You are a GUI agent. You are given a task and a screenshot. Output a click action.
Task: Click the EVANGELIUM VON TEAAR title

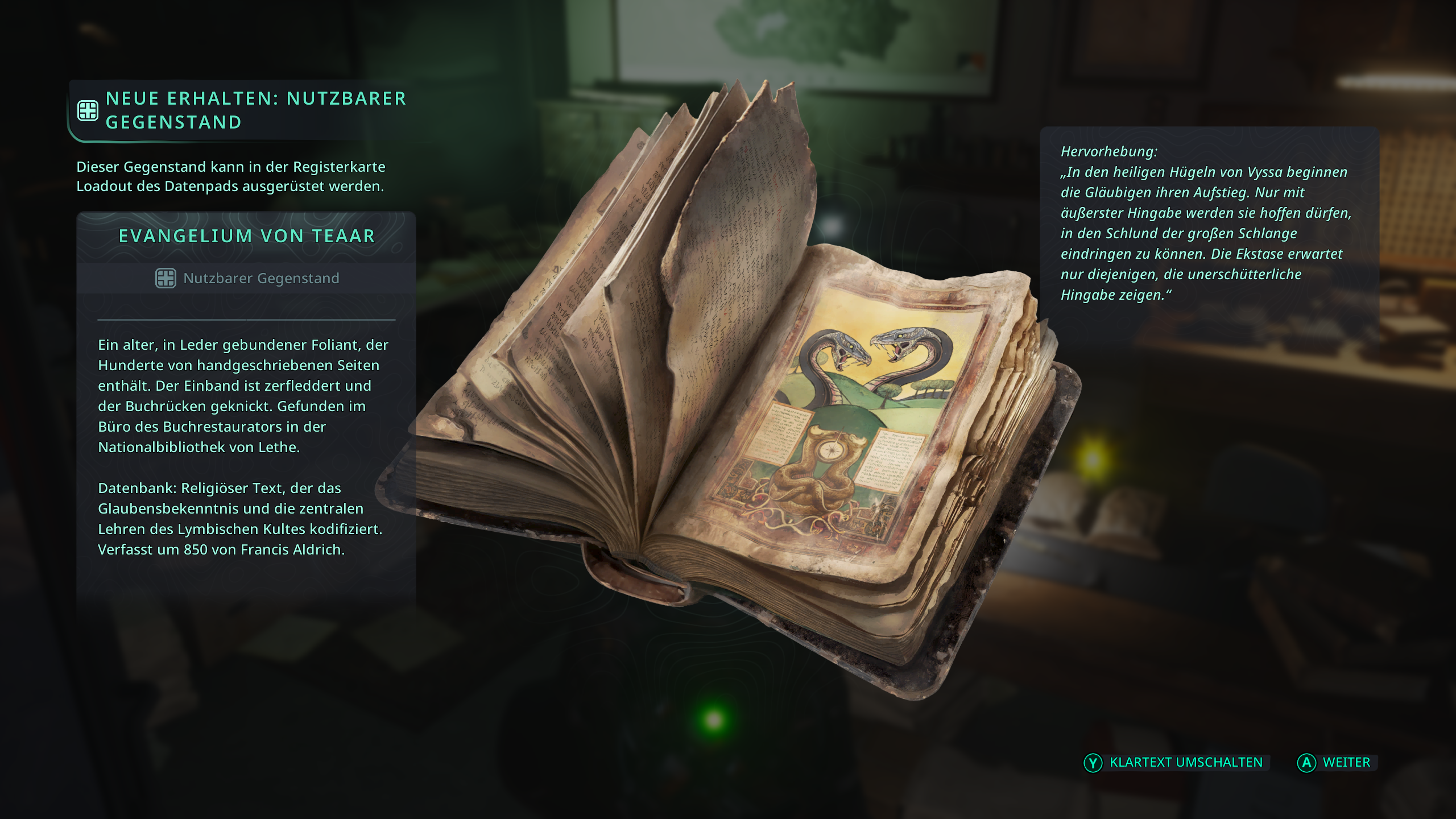pos(247,237)
